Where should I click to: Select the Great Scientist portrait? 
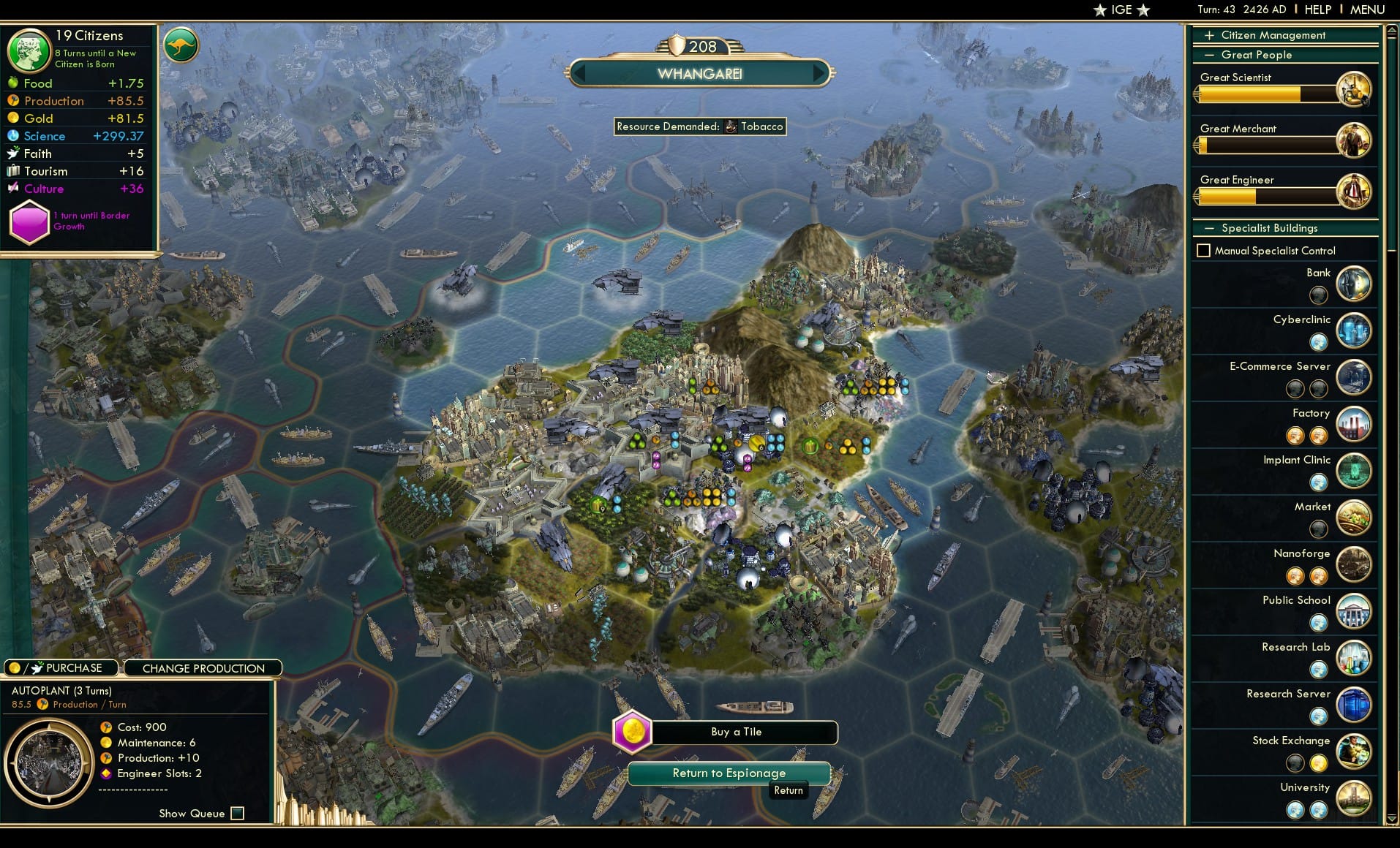coord(1355,88)
